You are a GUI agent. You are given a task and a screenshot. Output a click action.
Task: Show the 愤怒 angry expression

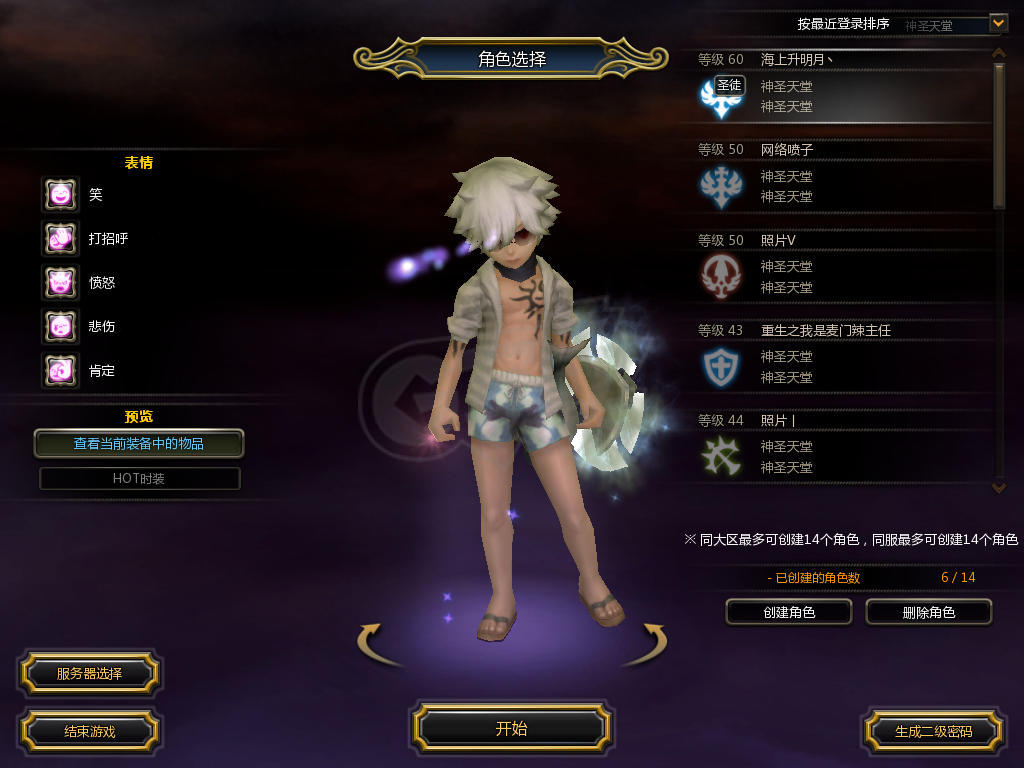tap(60, 282)
